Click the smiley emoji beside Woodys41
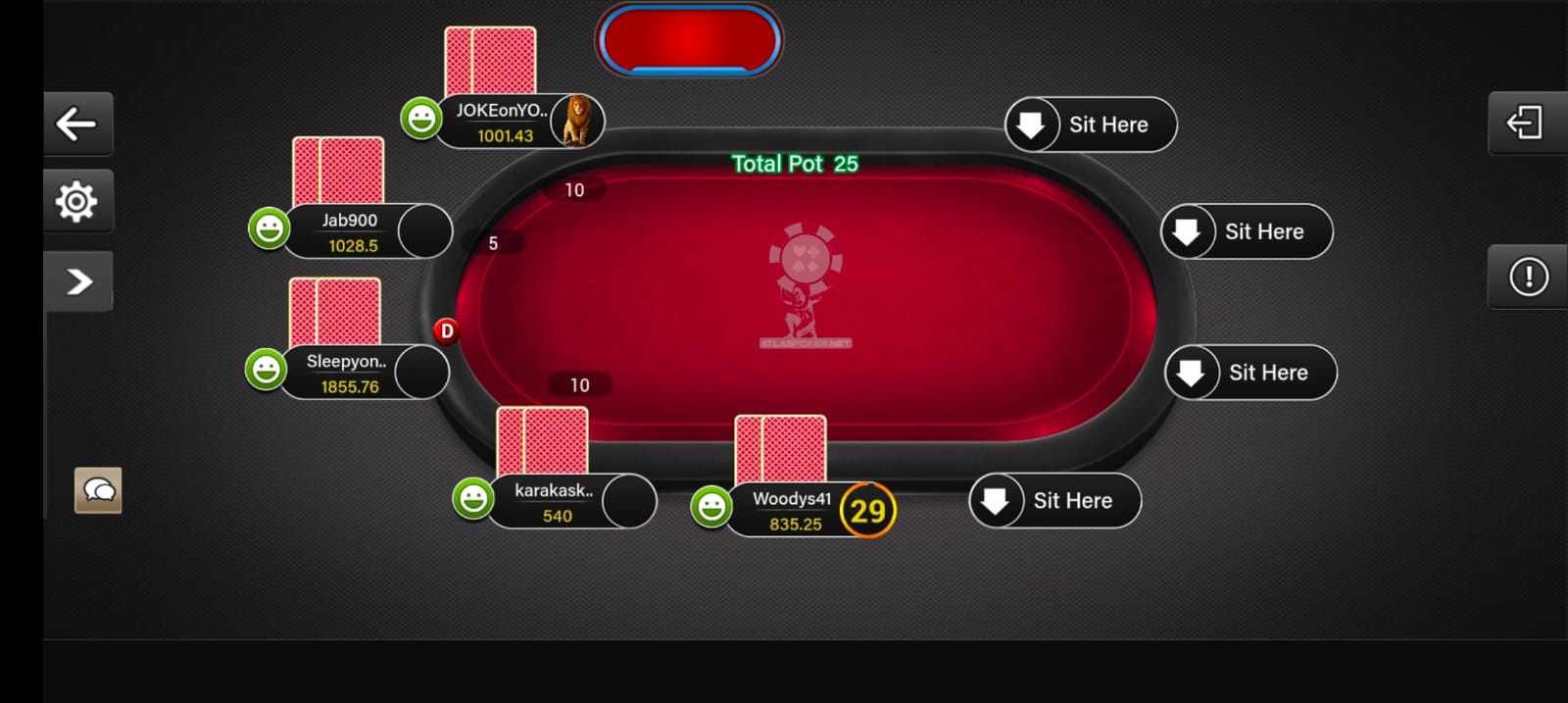1568x703 pixels. [x=710, y=507]
